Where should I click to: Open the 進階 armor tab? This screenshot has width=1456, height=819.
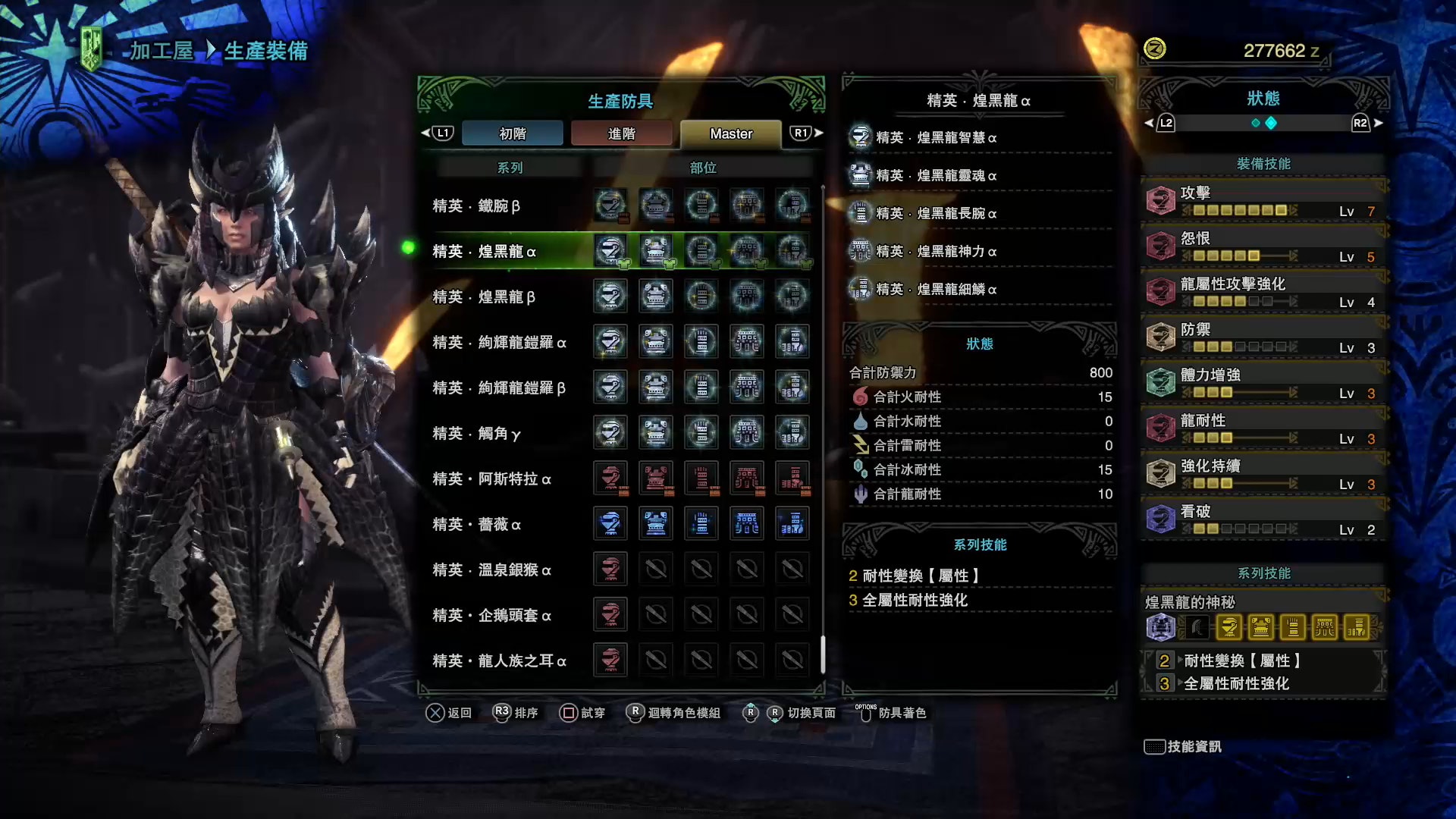tap(621, 133)
